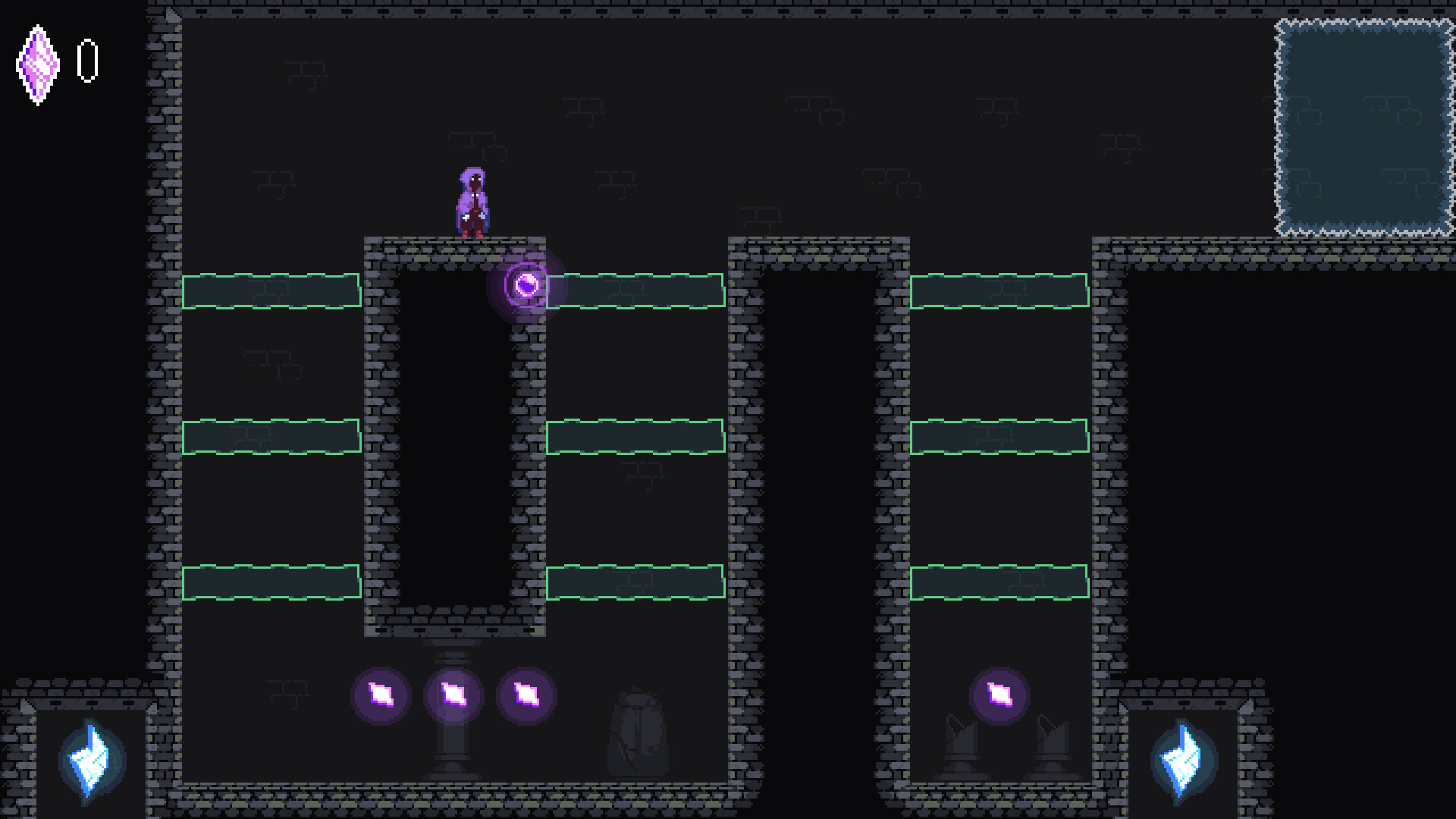Click the left stone statue in the right chamber
Screen dimensions: 1456x819
pos(962,747)
